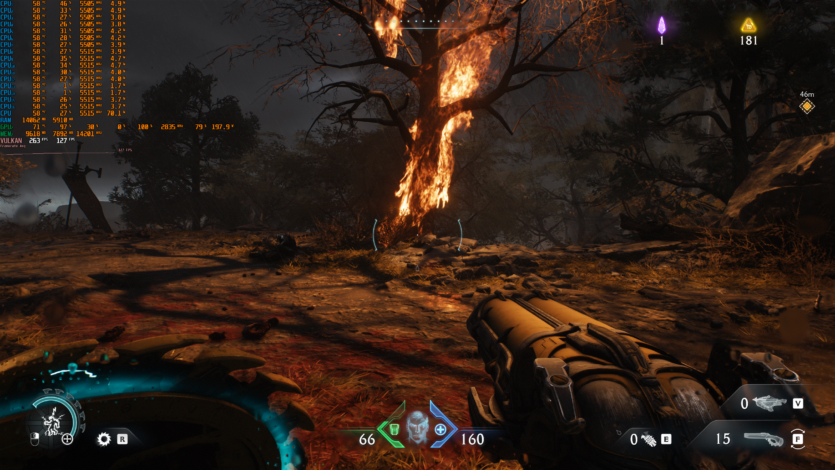The image size is (835, 470).
Task: Click the orange diamond objective marker
Action: click(806, 106)
